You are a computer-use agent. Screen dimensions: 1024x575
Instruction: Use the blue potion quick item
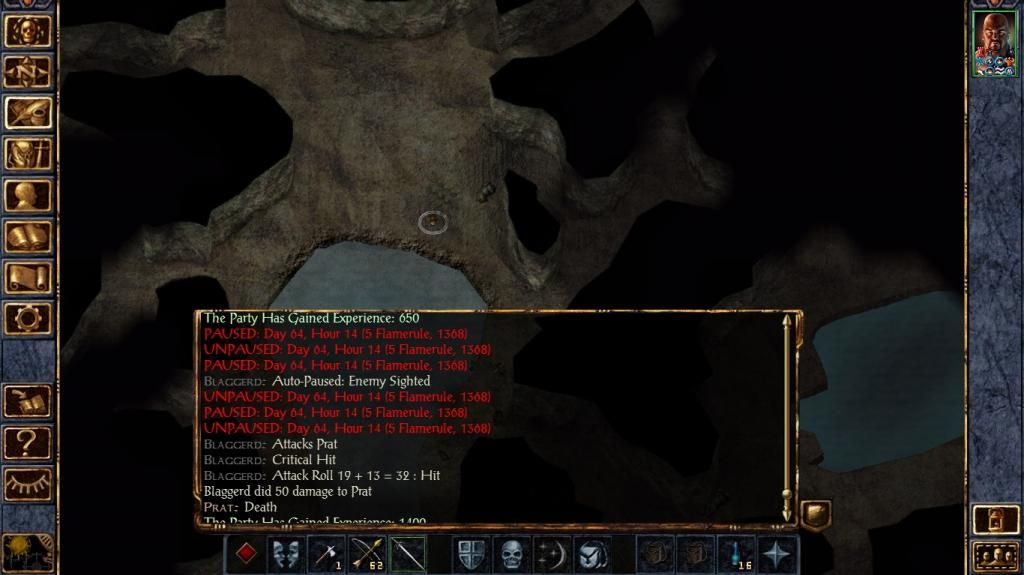737,553
